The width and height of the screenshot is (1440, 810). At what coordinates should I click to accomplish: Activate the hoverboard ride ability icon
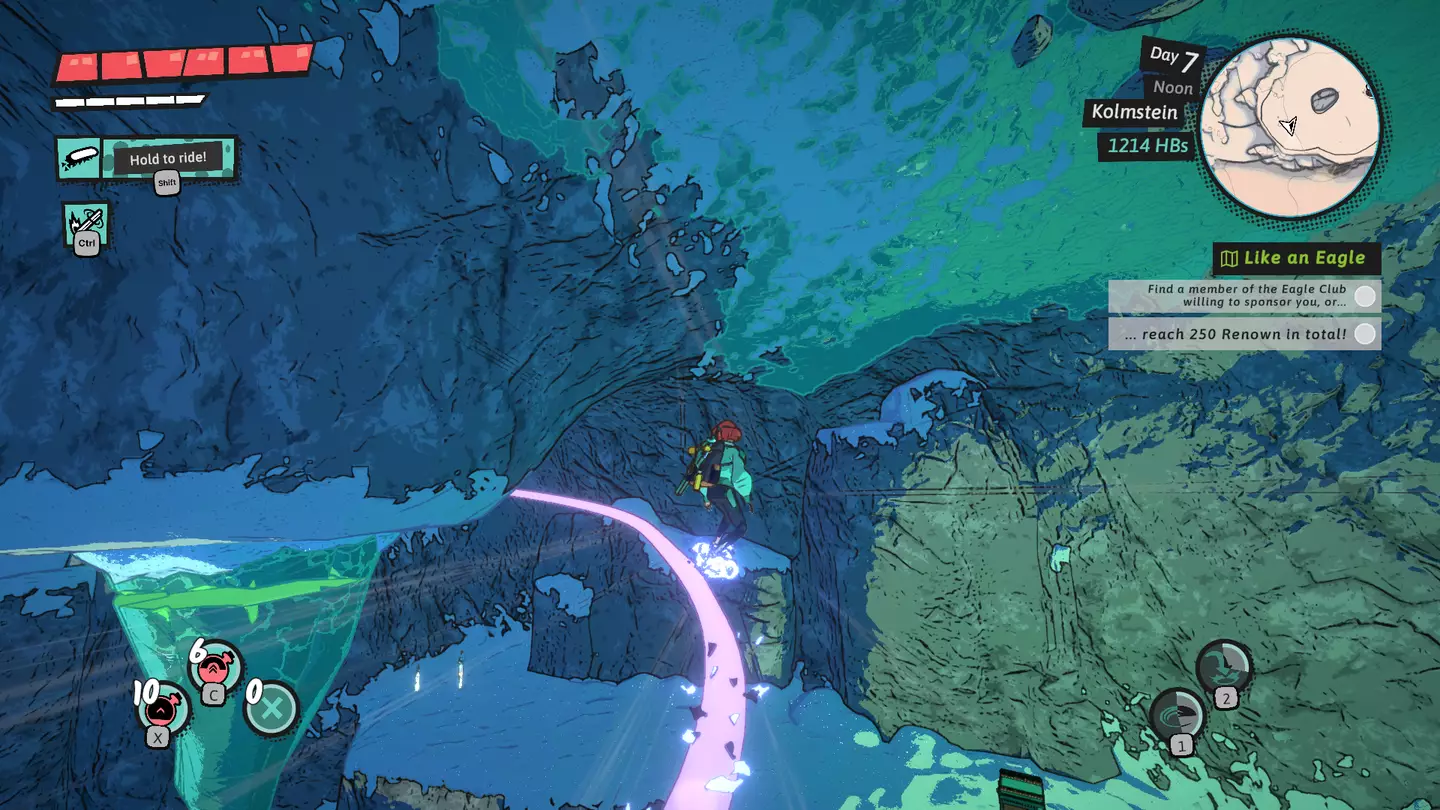(78, 159)
